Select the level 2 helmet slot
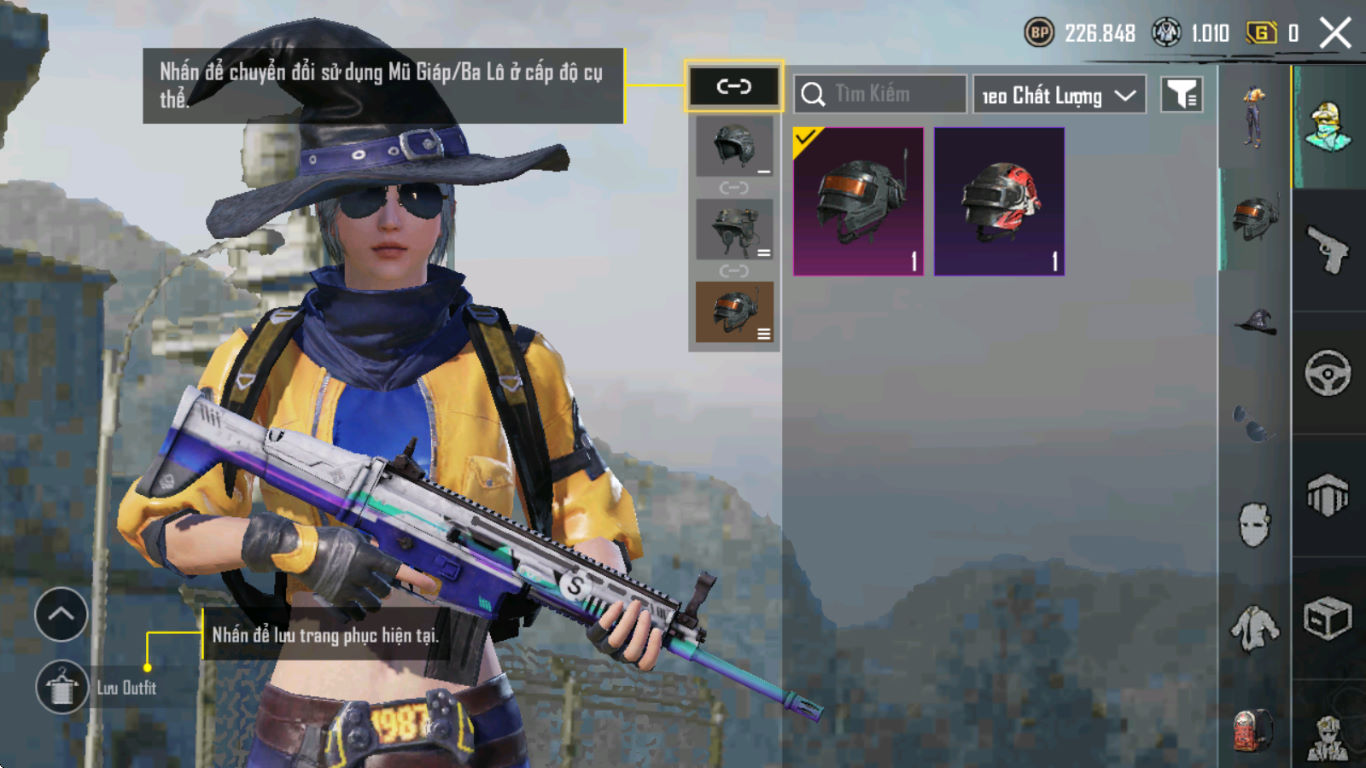The image size is (1366, 768). [x=734, y=229]
